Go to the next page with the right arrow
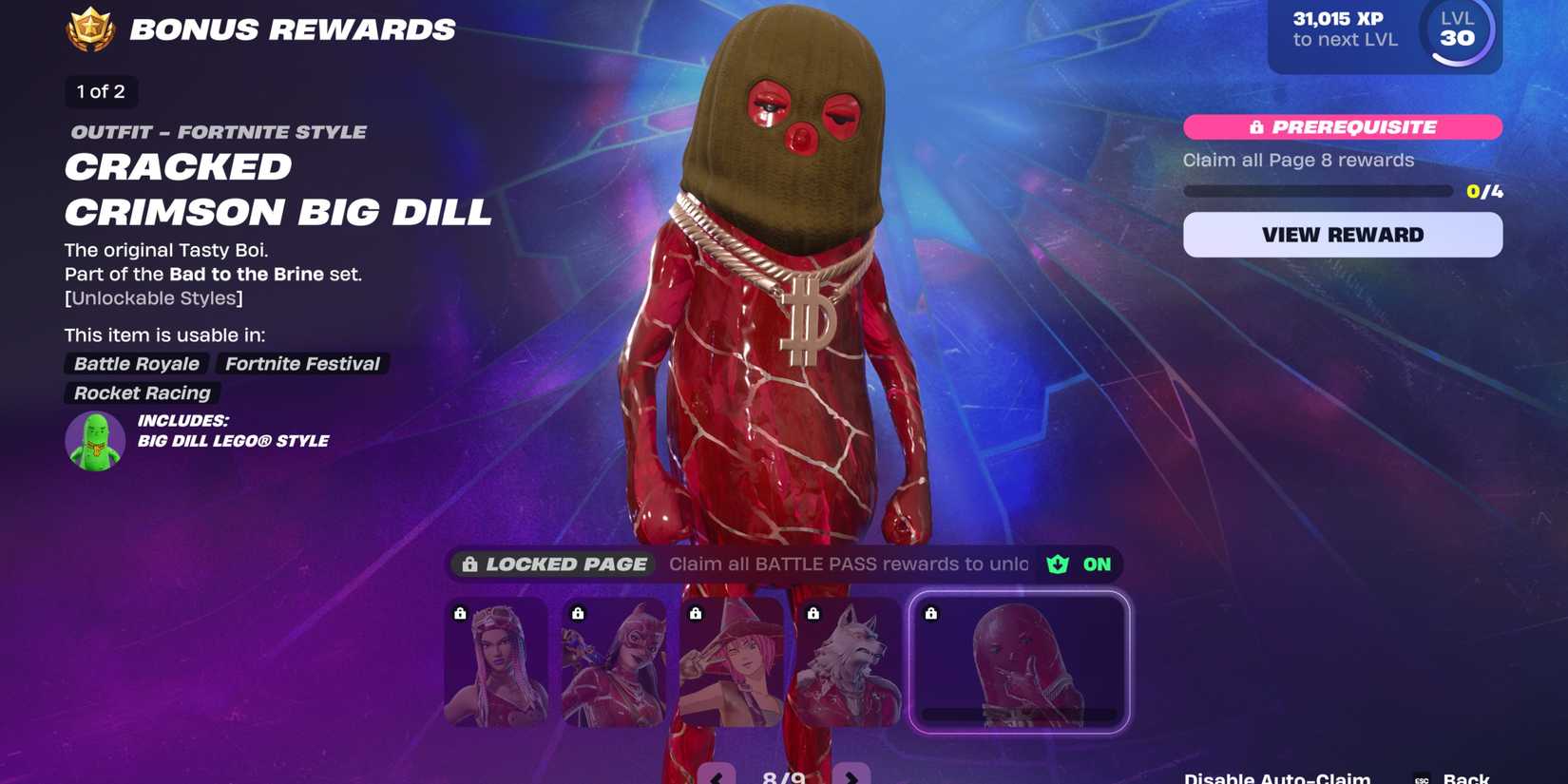 coord(852,775)
